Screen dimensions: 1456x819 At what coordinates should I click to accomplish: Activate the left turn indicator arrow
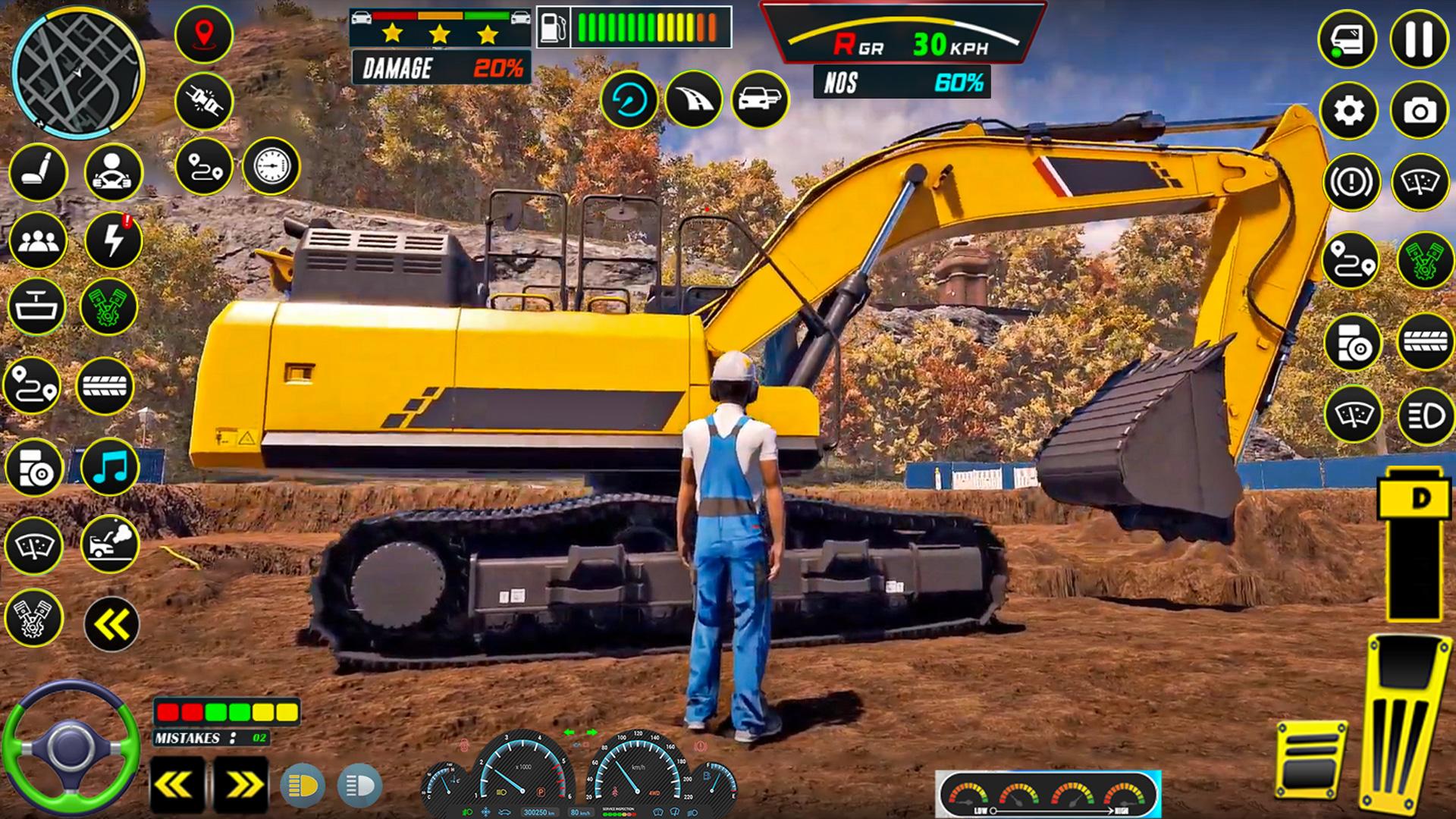point(177,786)
